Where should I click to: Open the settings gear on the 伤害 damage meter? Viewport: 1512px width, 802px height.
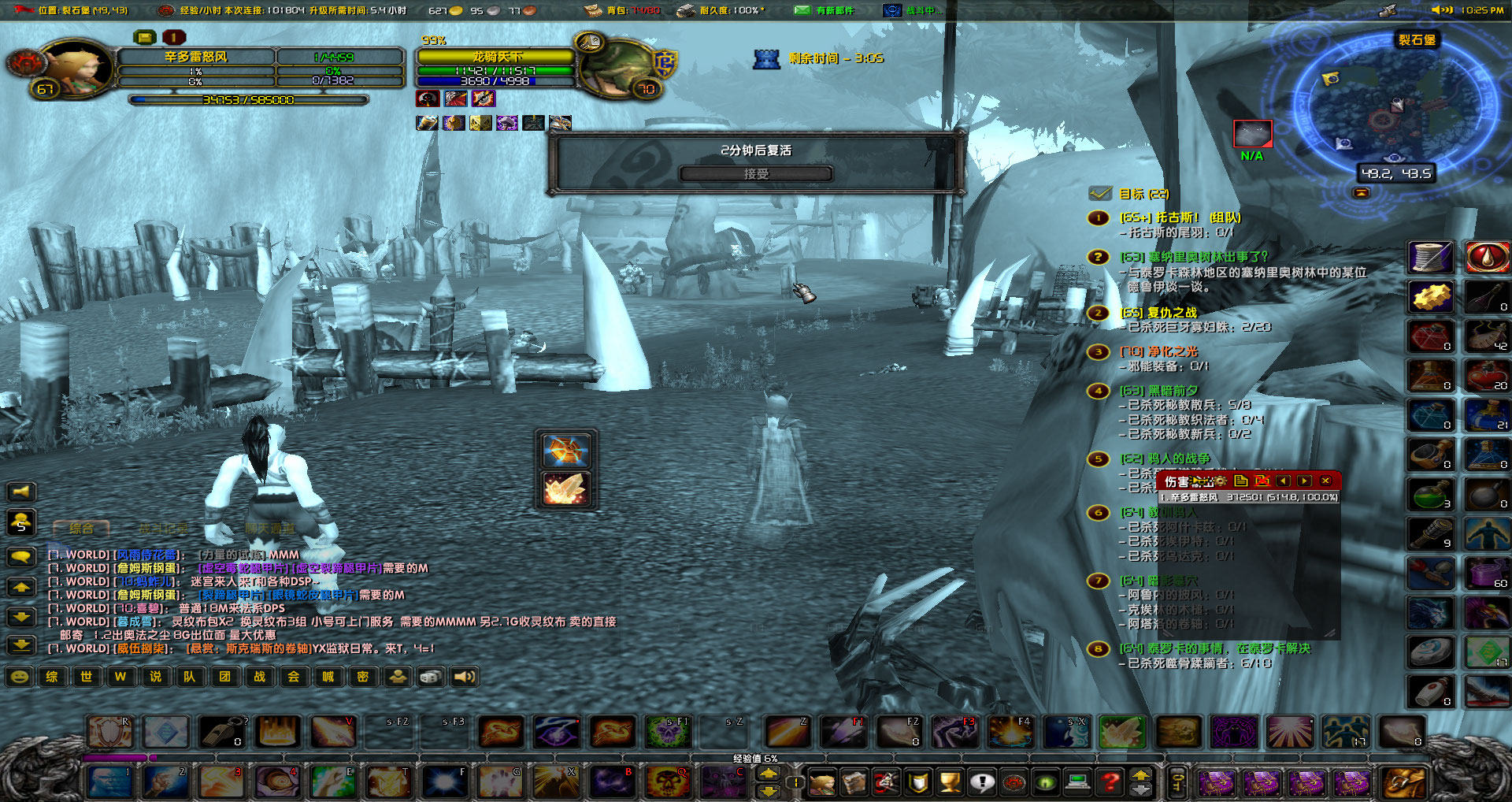pyautogui.click(x=1221, y=481)
